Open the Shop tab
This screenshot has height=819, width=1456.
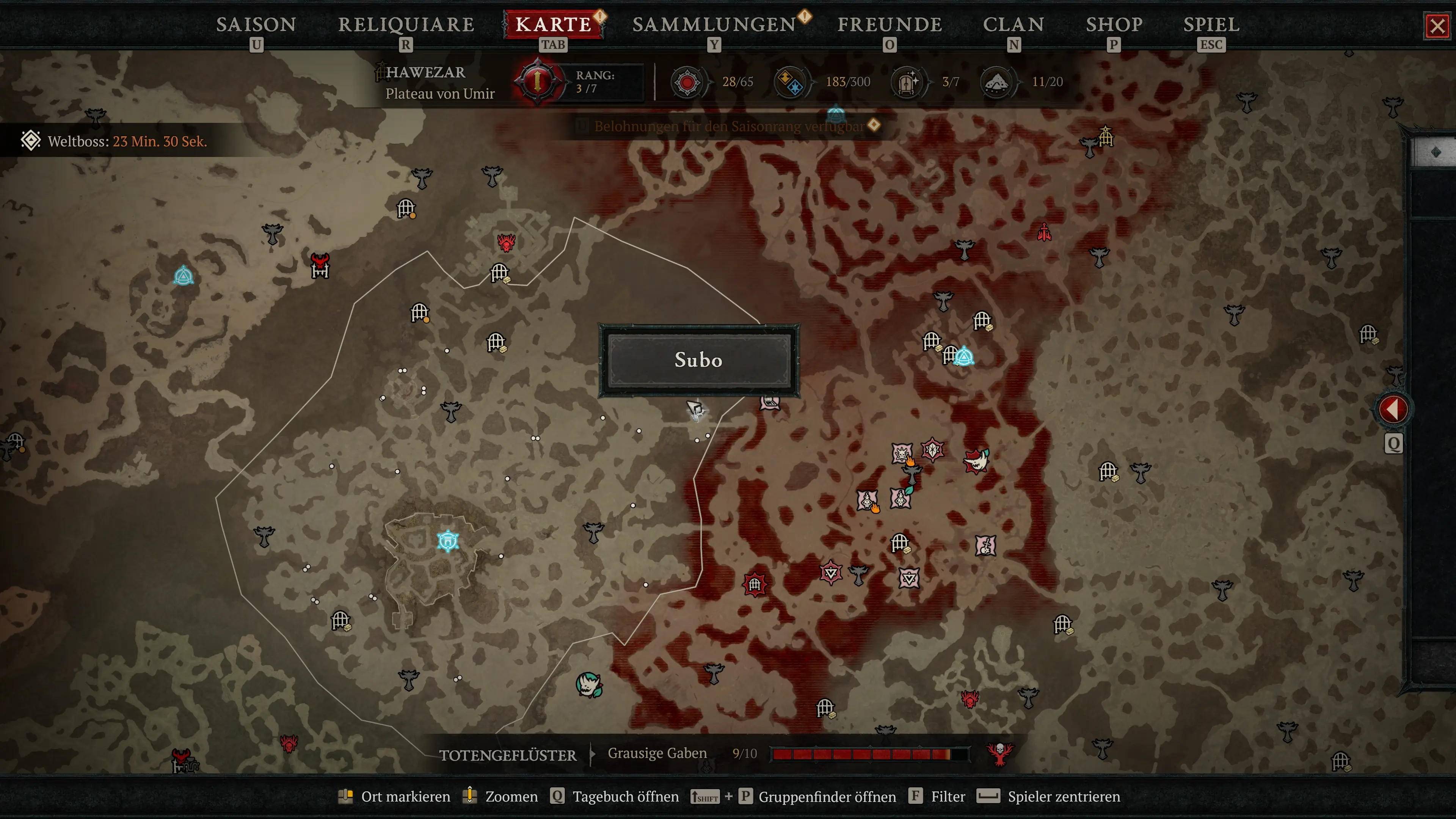pos(1114,25)
